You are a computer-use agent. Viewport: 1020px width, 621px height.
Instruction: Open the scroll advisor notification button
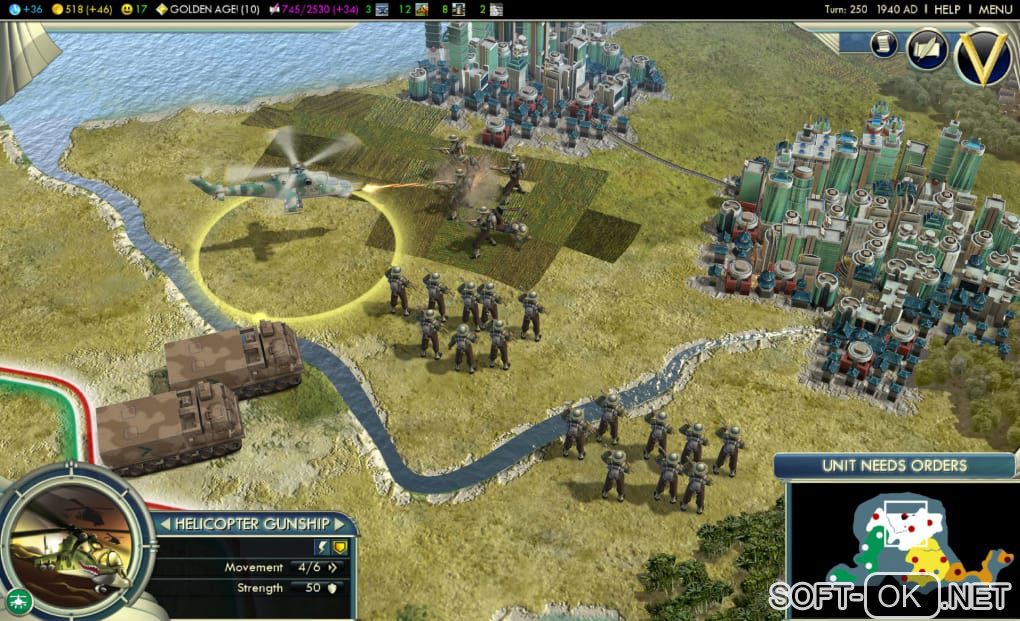coord(884,44)
